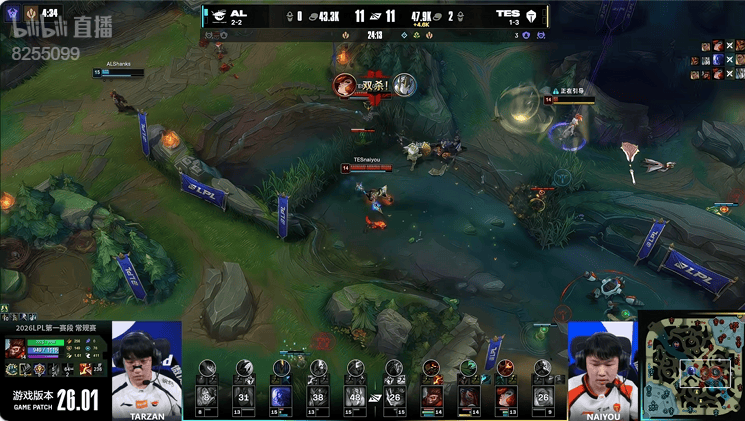Screen dimensions: 745x421
Task: Select TARZAN's player camera feed
Action: pyautogui.click(x=147, y=366)
